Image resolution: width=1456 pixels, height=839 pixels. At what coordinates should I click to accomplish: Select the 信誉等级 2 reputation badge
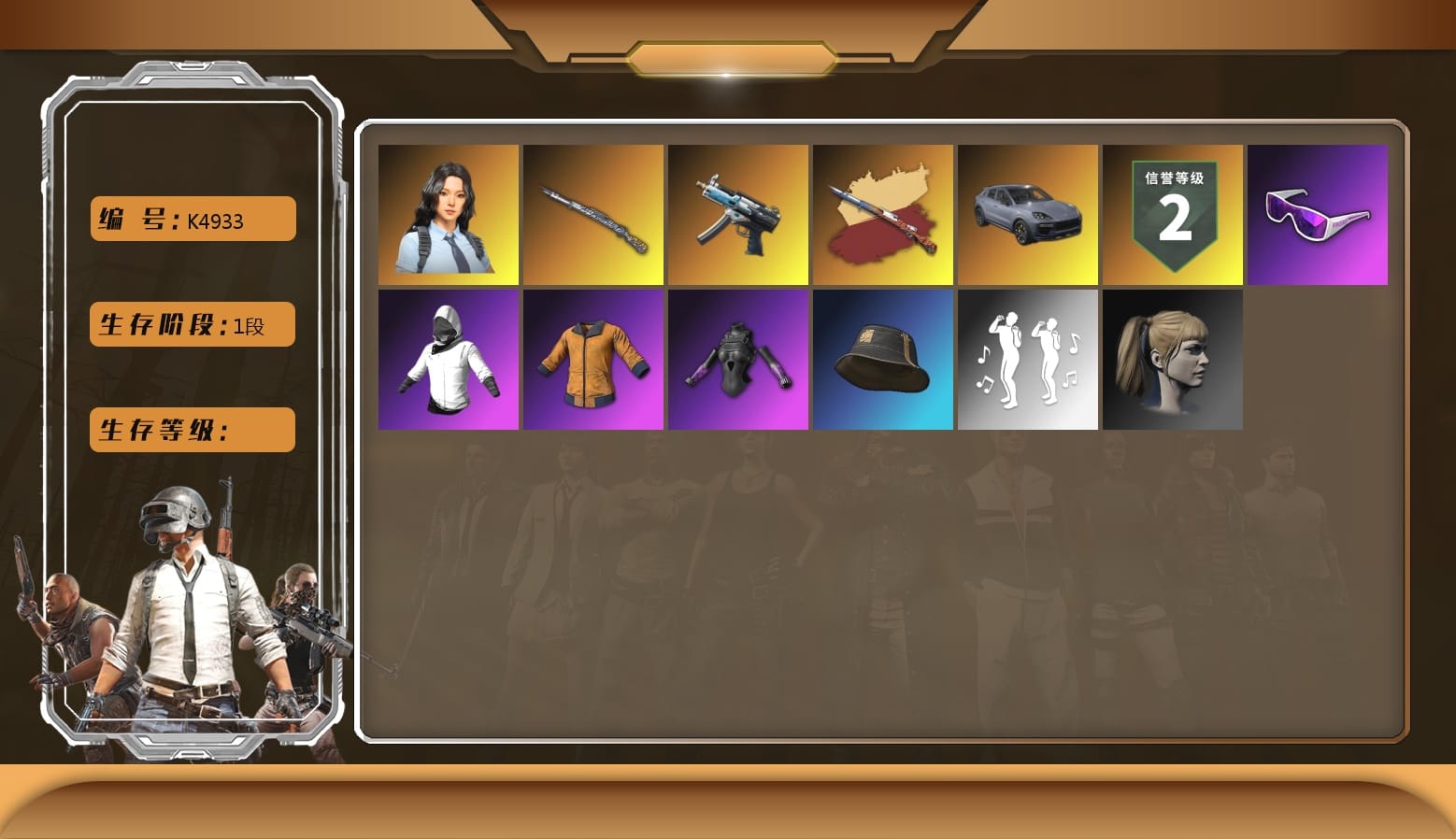coord(1173,214)
